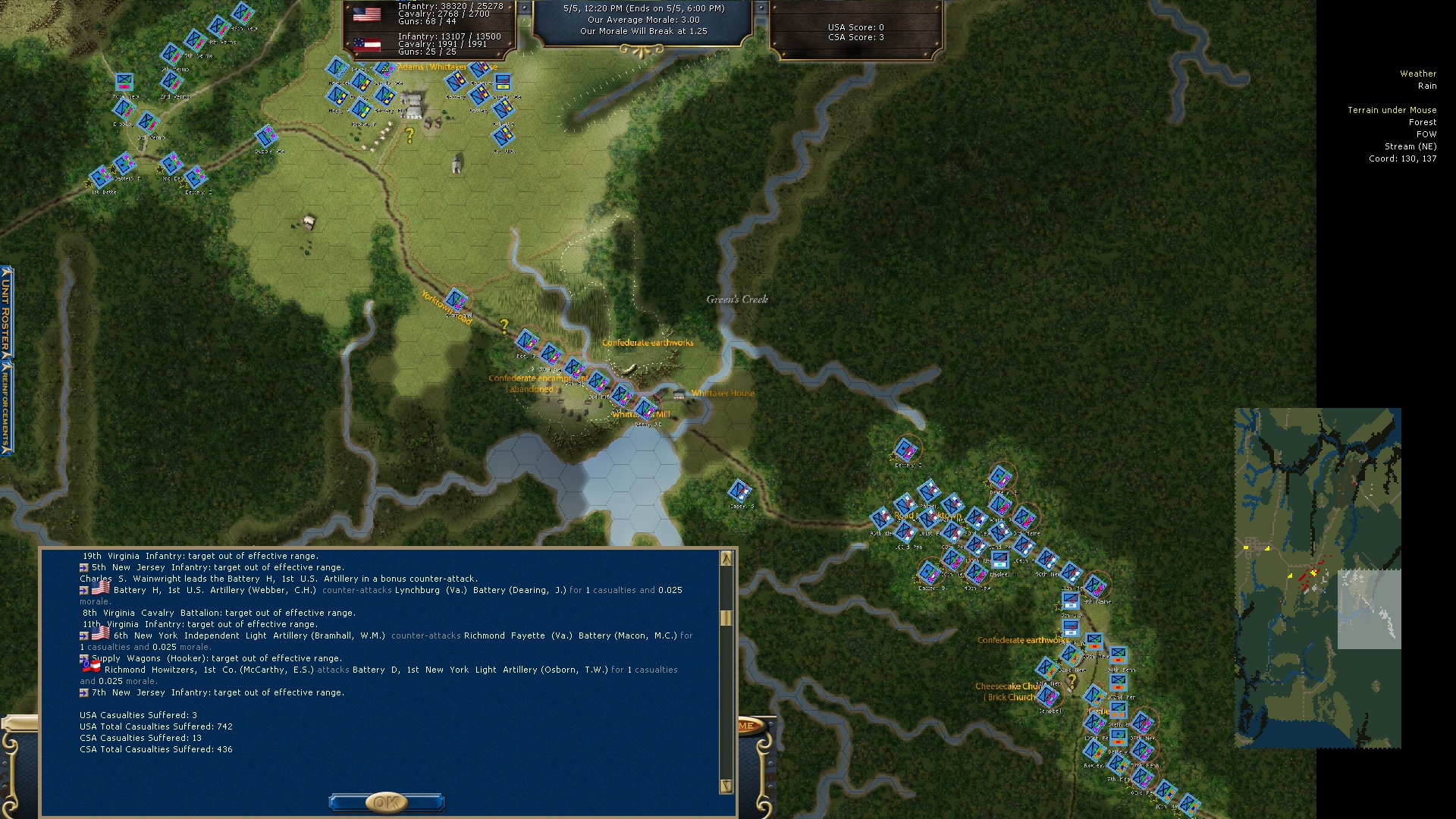Click the gold ornament under the morale panel
1456x819 pixels.
pos(642,51)
